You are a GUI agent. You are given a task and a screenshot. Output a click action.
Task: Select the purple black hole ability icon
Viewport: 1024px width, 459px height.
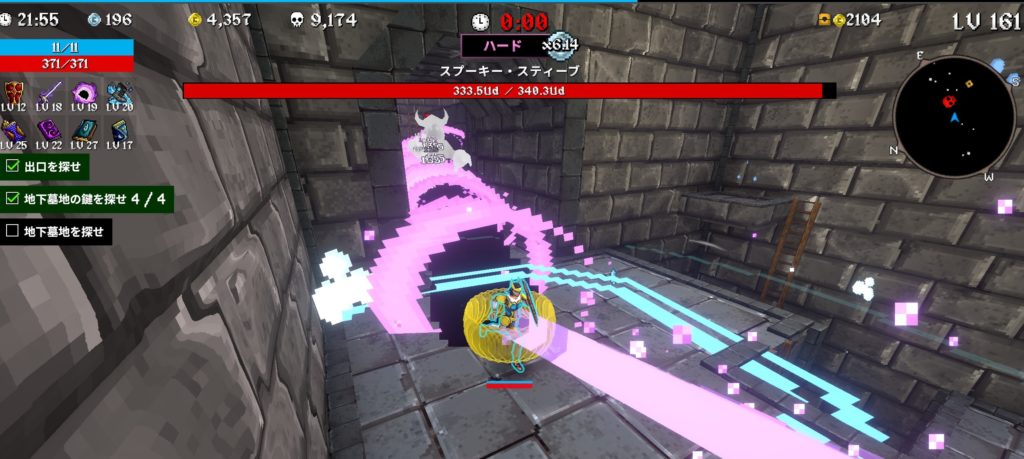pos(85,93)
